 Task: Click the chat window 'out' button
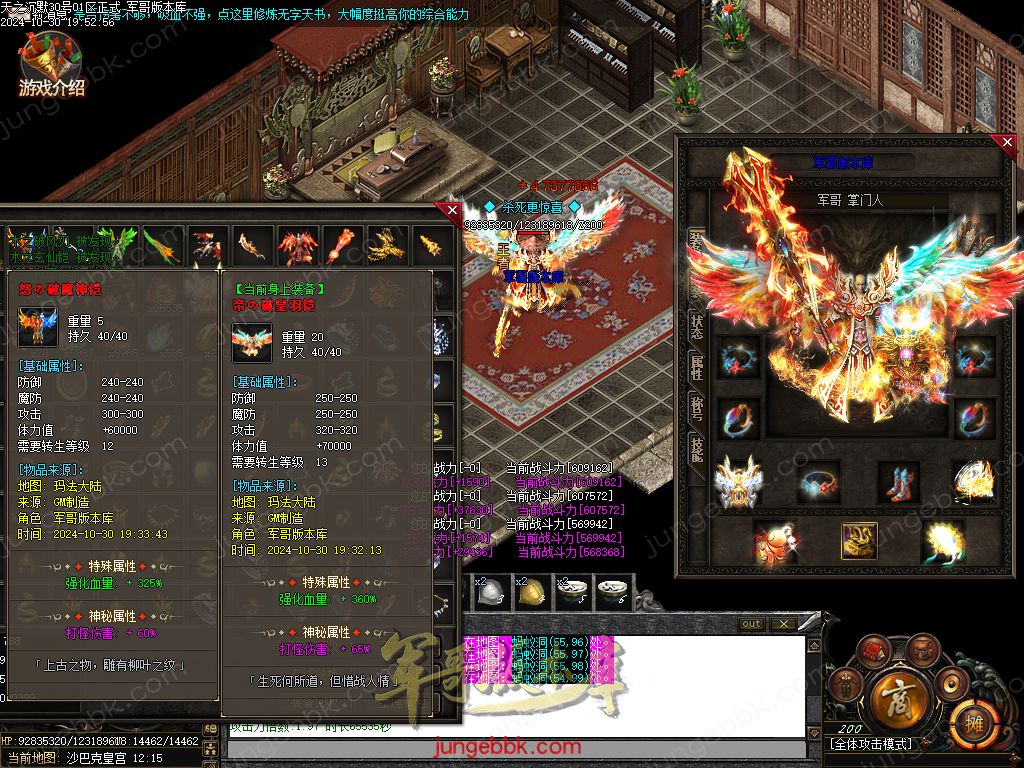[x=751, y=624]
